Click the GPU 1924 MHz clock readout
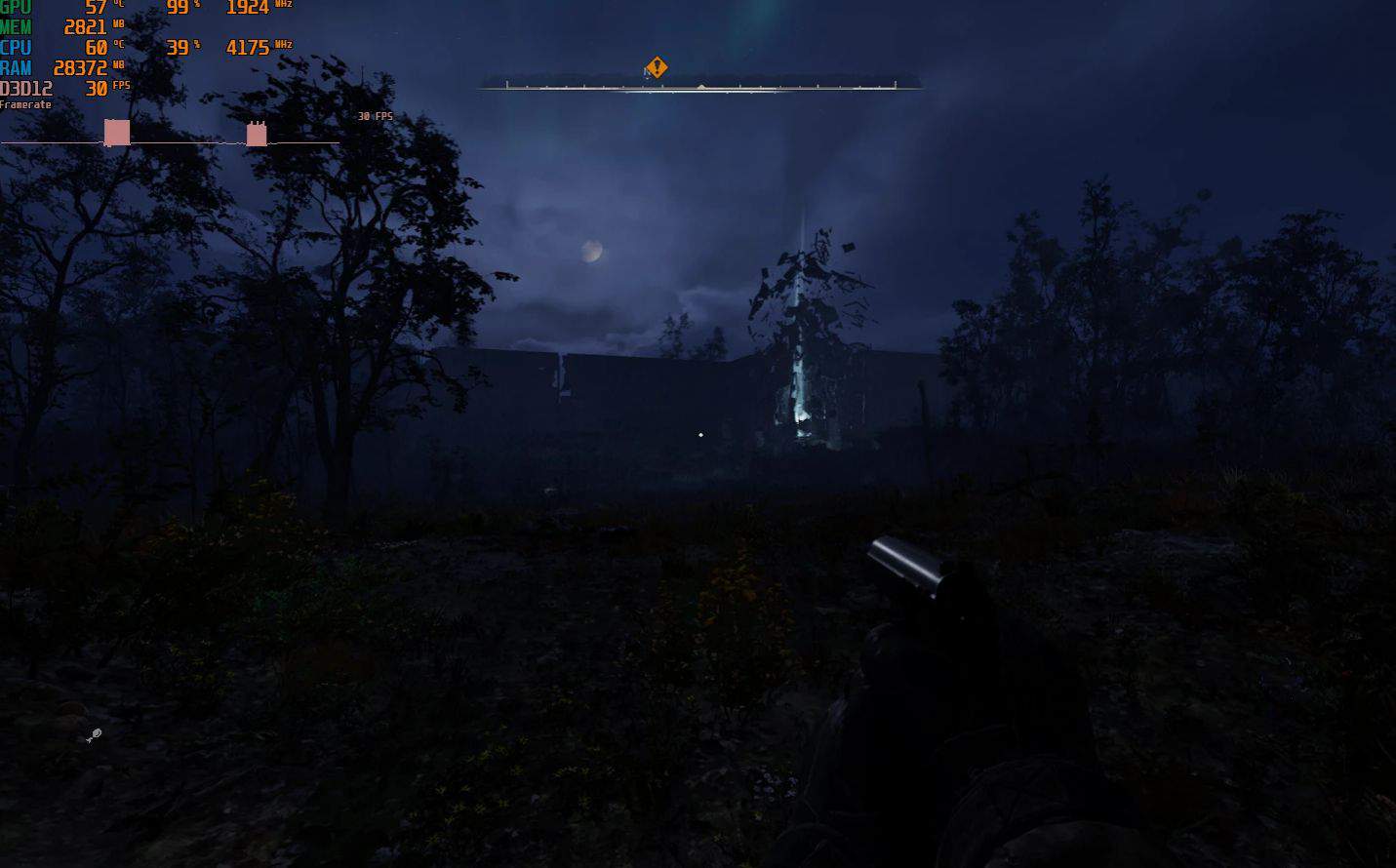The height and width of the screenshot is (868, 1396). tap(247, 7)
